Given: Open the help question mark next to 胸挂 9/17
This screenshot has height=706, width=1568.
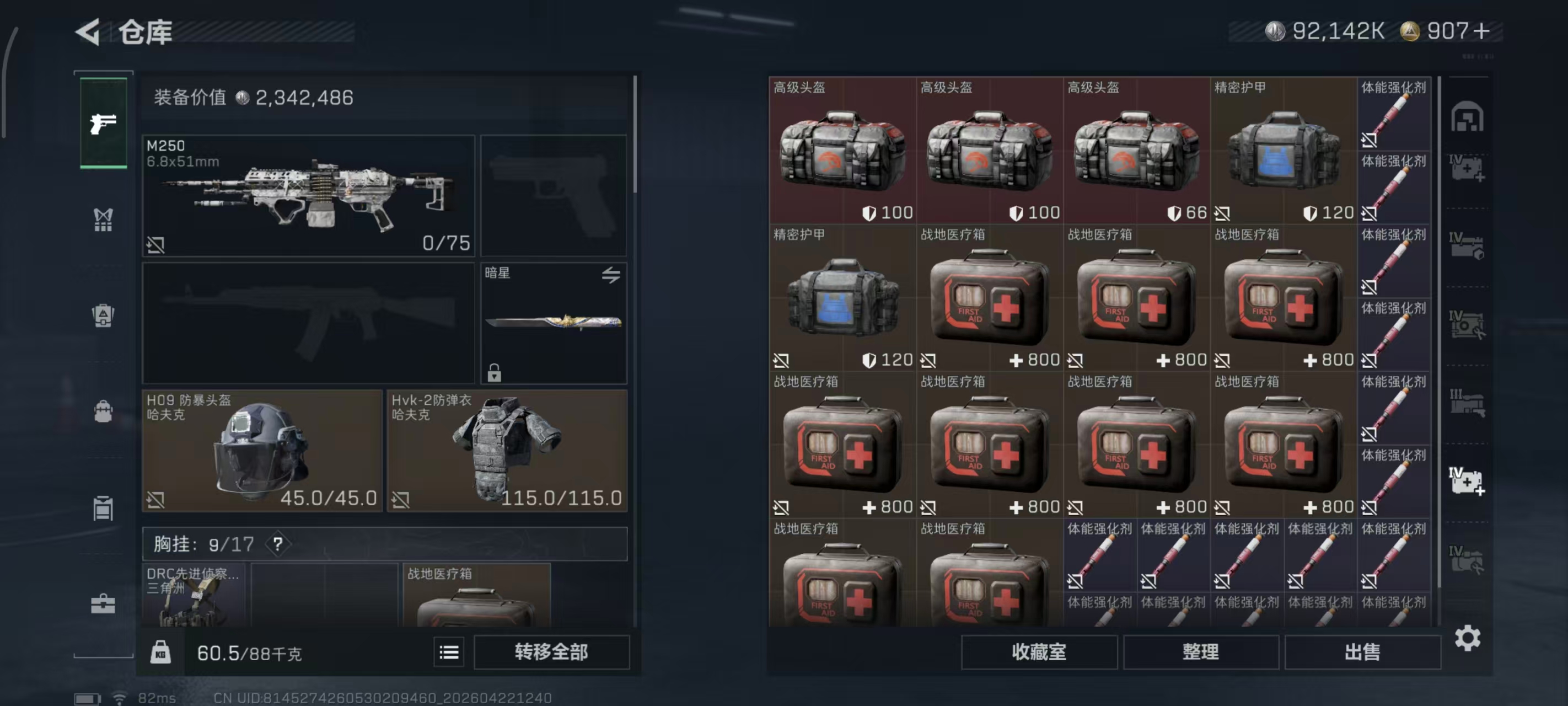Looking at the screenshot, I should 278,544.
